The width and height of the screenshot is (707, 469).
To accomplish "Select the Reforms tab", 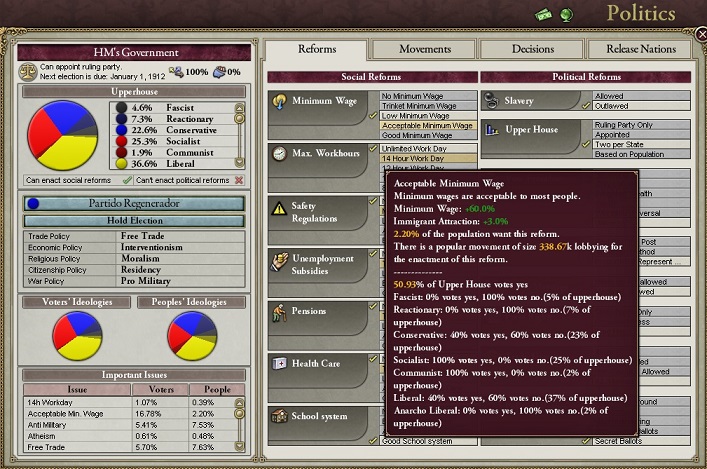I will [317, 49].
